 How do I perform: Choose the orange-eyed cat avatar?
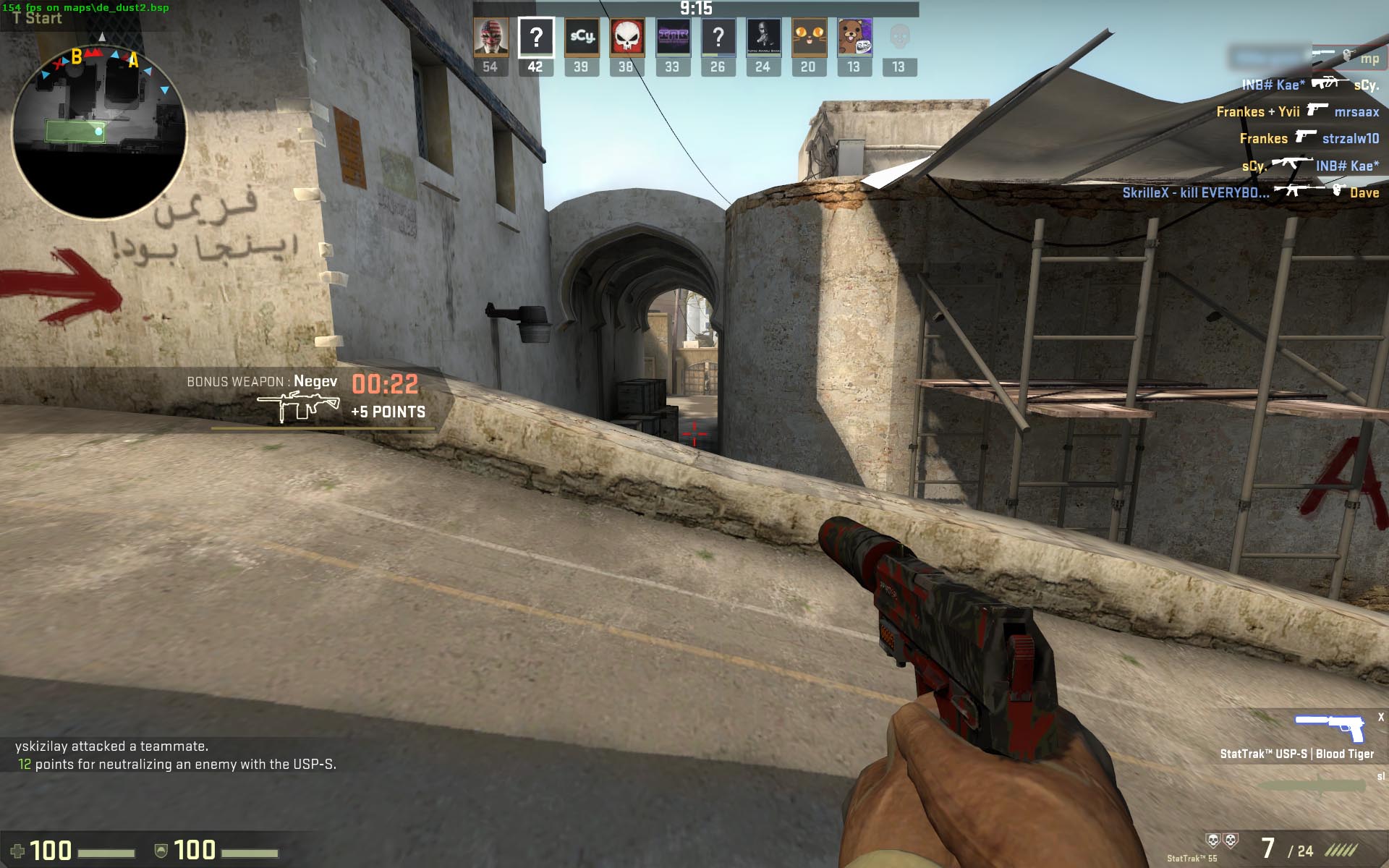809,38
